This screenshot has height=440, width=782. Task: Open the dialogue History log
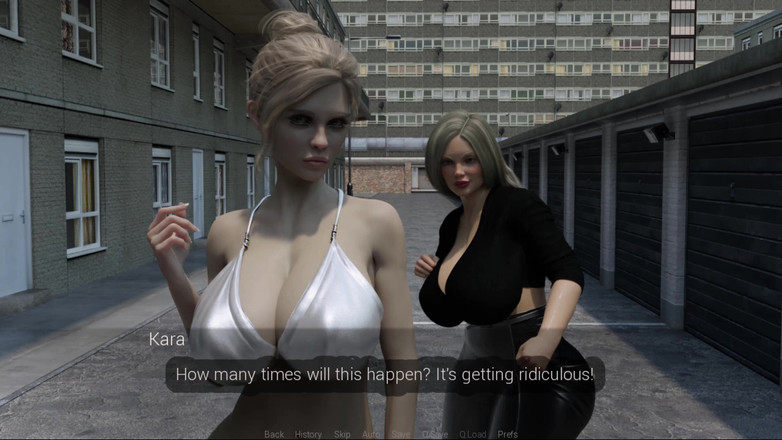point(308,434)
